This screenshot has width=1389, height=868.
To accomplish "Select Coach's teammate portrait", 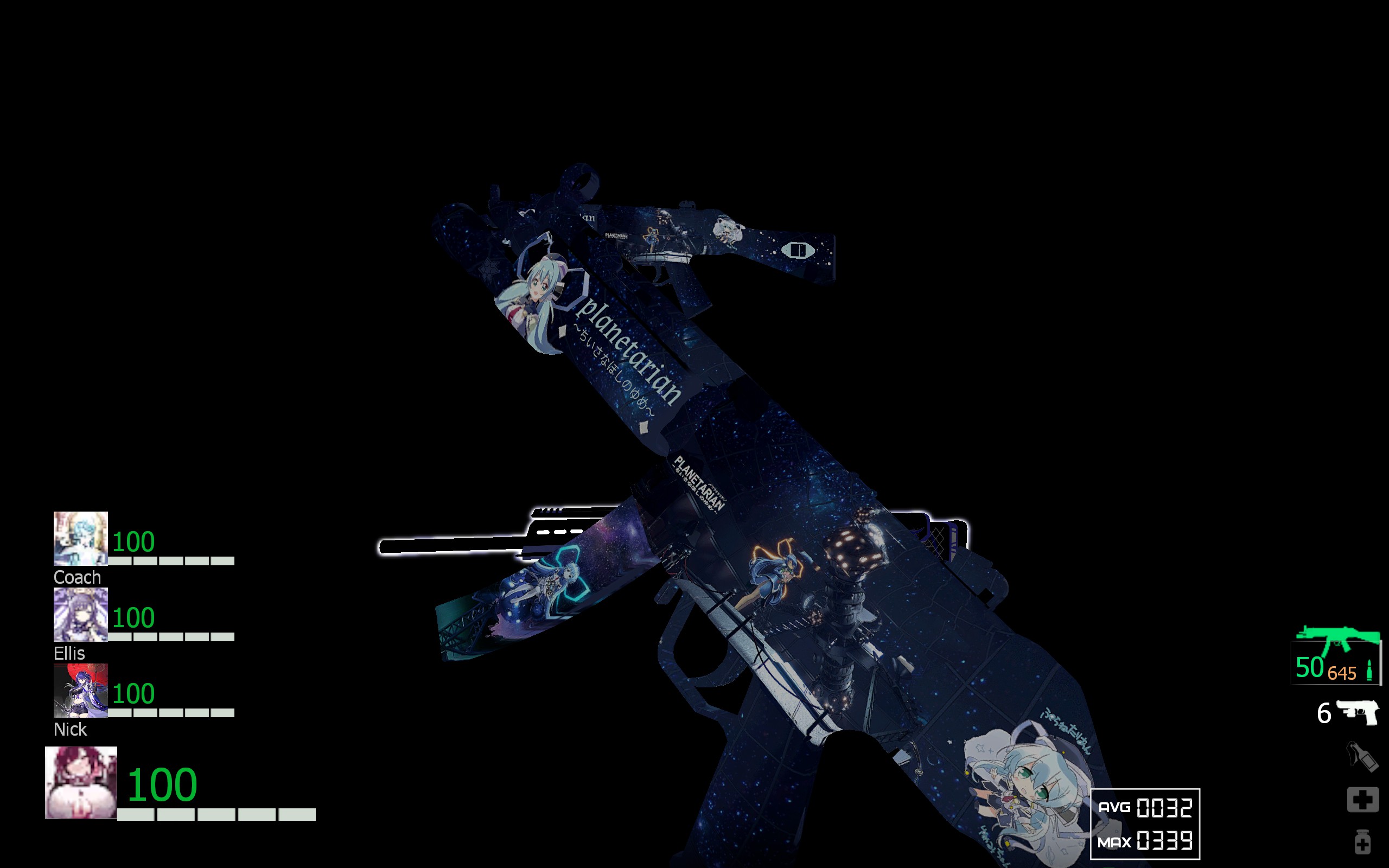I will point(80,539).
